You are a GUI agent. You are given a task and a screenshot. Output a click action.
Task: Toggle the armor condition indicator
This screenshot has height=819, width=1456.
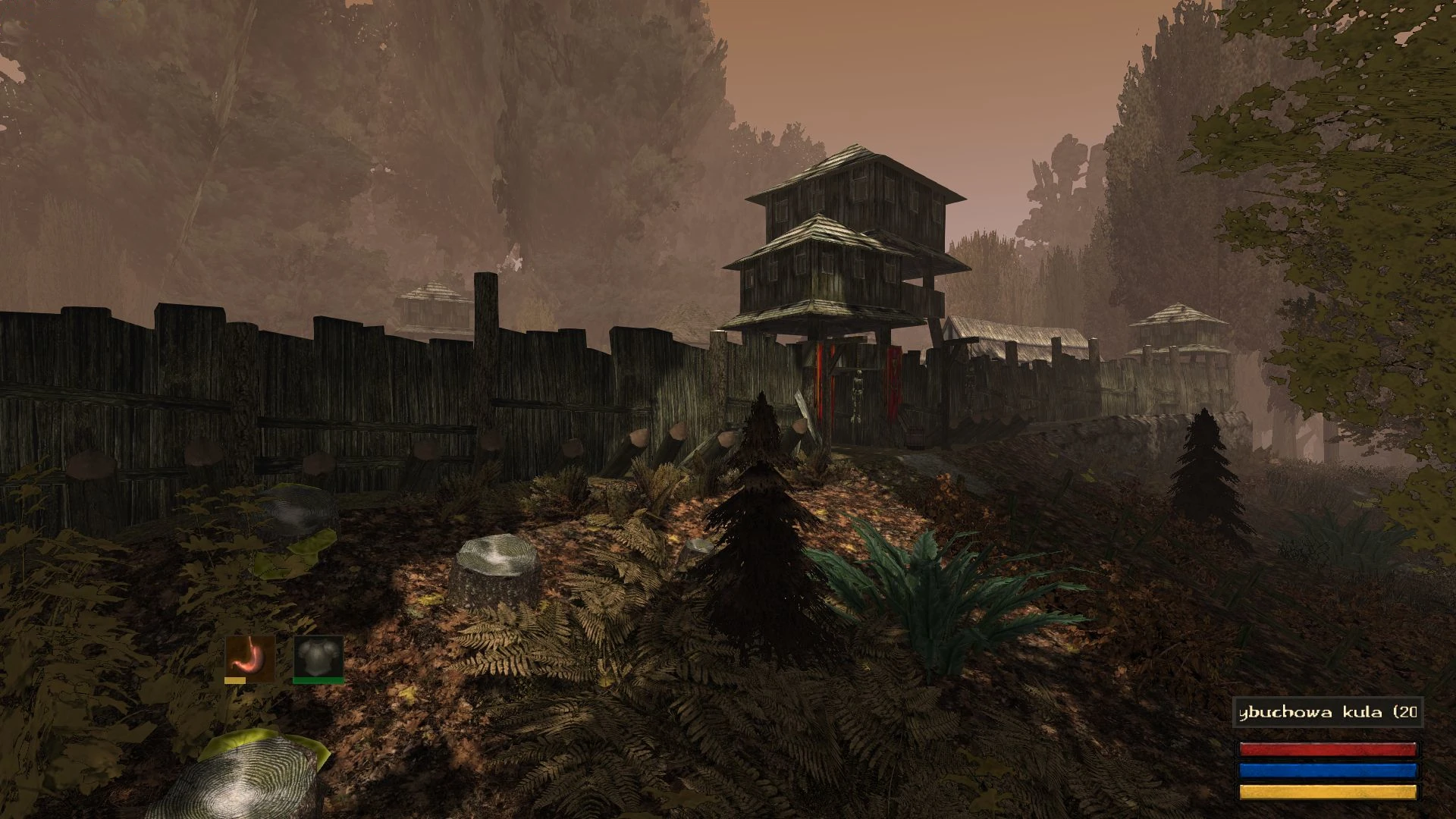pyautogui.click(x=318, y=656)
